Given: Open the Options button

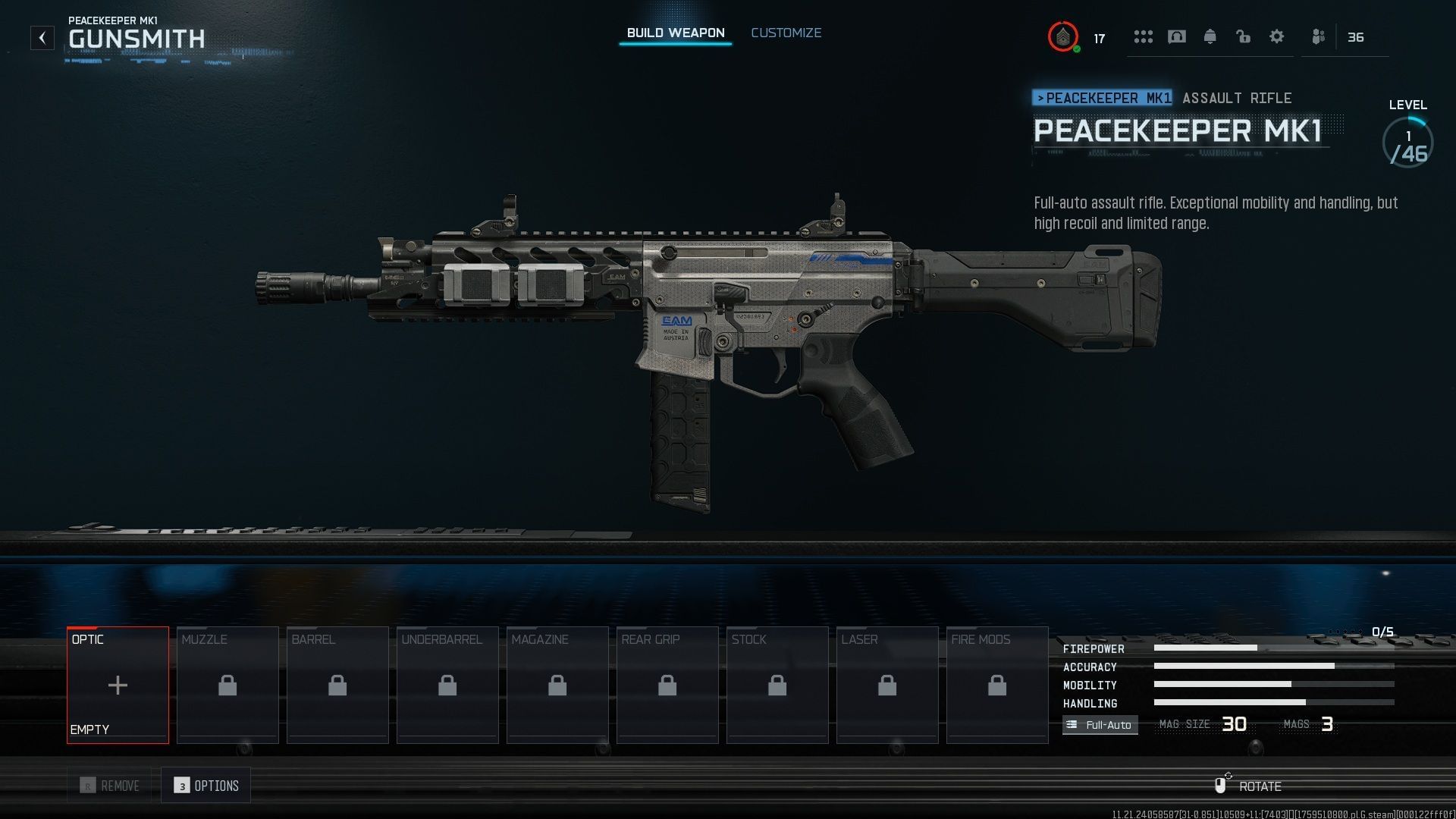Looking at the screenshot, I should (206, 786).
